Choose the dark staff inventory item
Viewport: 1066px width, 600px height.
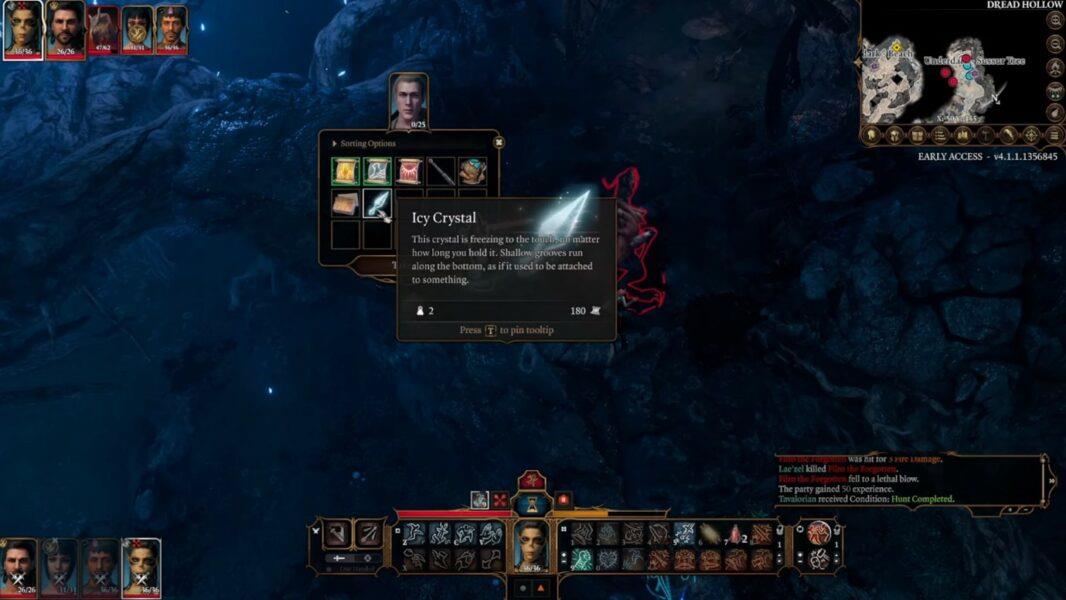click(x=441, y=171)
